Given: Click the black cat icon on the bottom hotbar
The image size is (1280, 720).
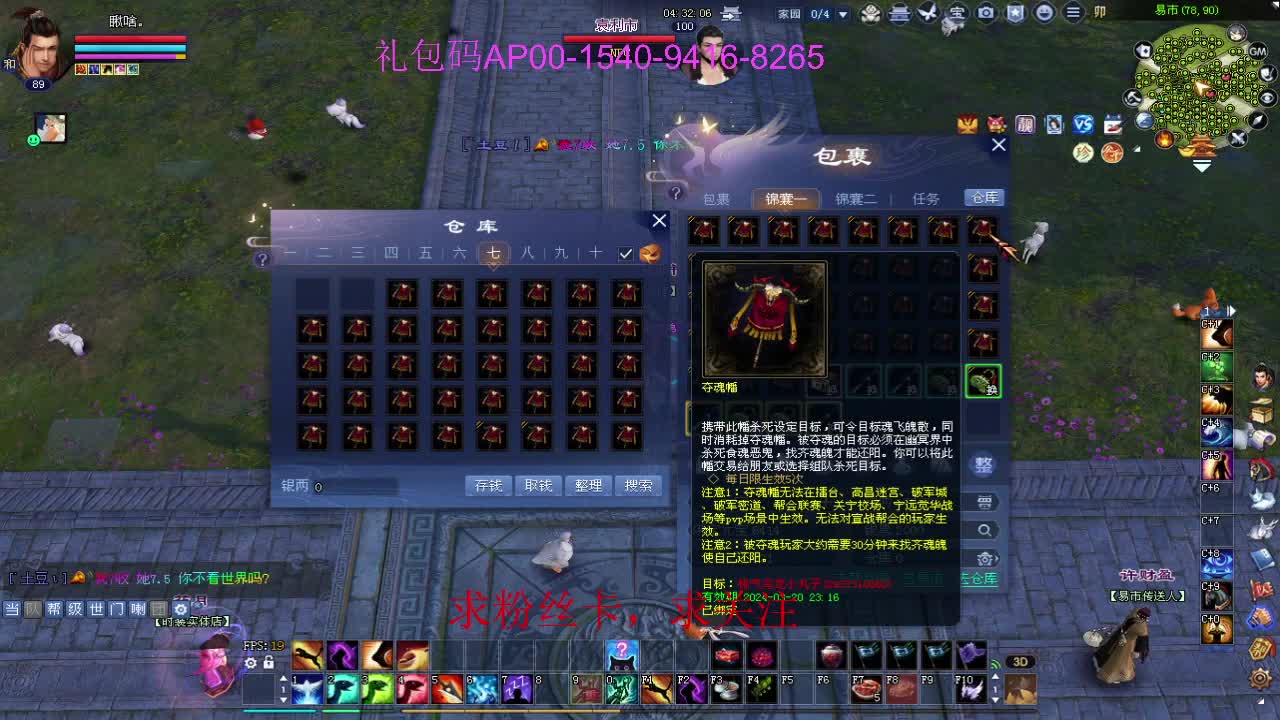Looking at the screenshot, I should (622, 655).
